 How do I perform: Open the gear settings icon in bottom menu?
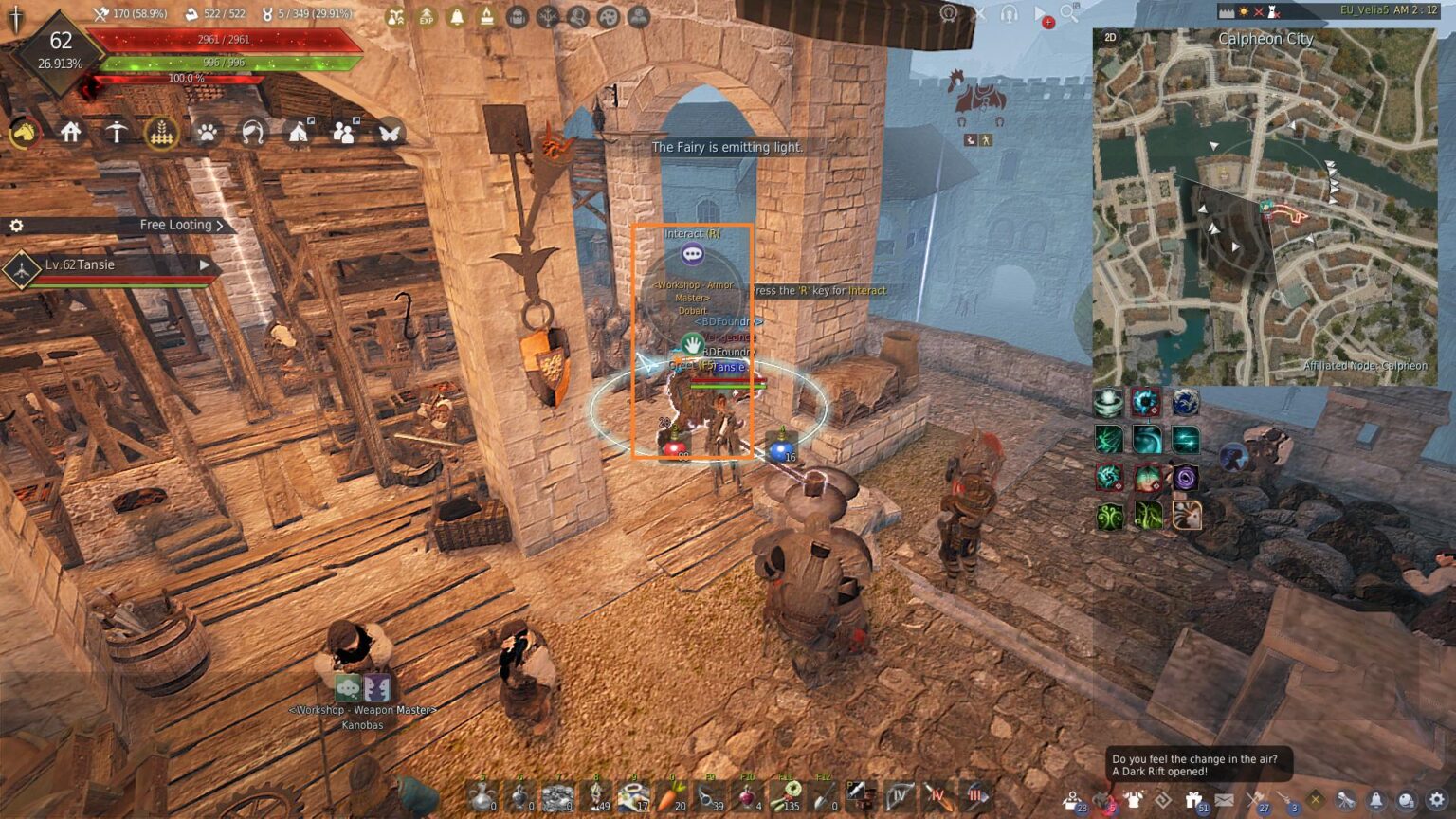tap(1437, 801)
